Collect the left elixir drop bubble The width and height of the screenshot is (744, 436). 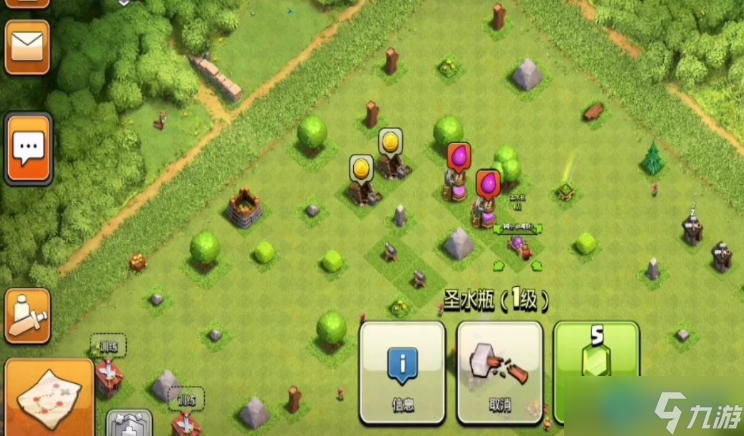(x=458, y=156)
